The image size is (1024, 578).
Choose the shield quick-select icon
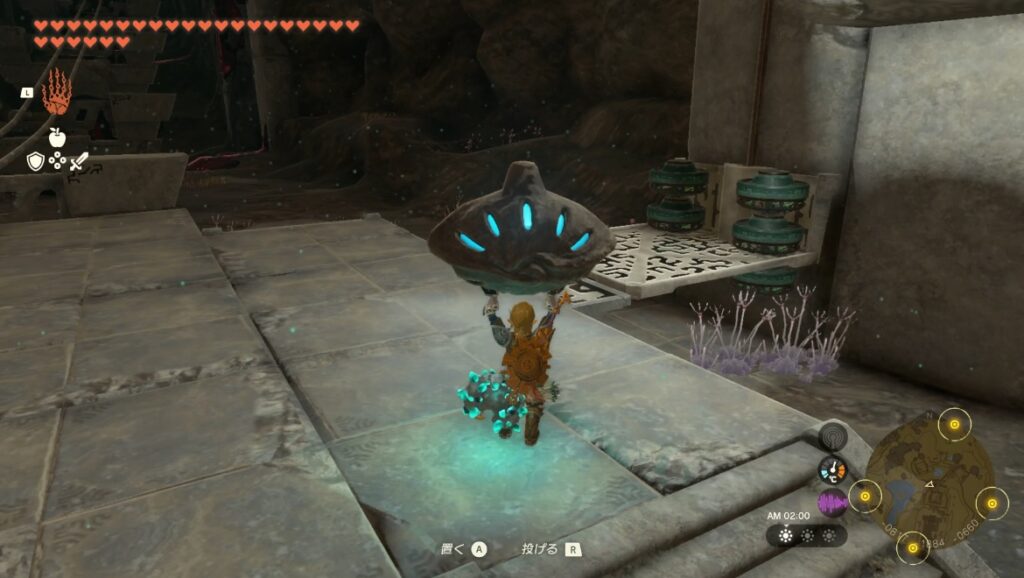point(36,161)
